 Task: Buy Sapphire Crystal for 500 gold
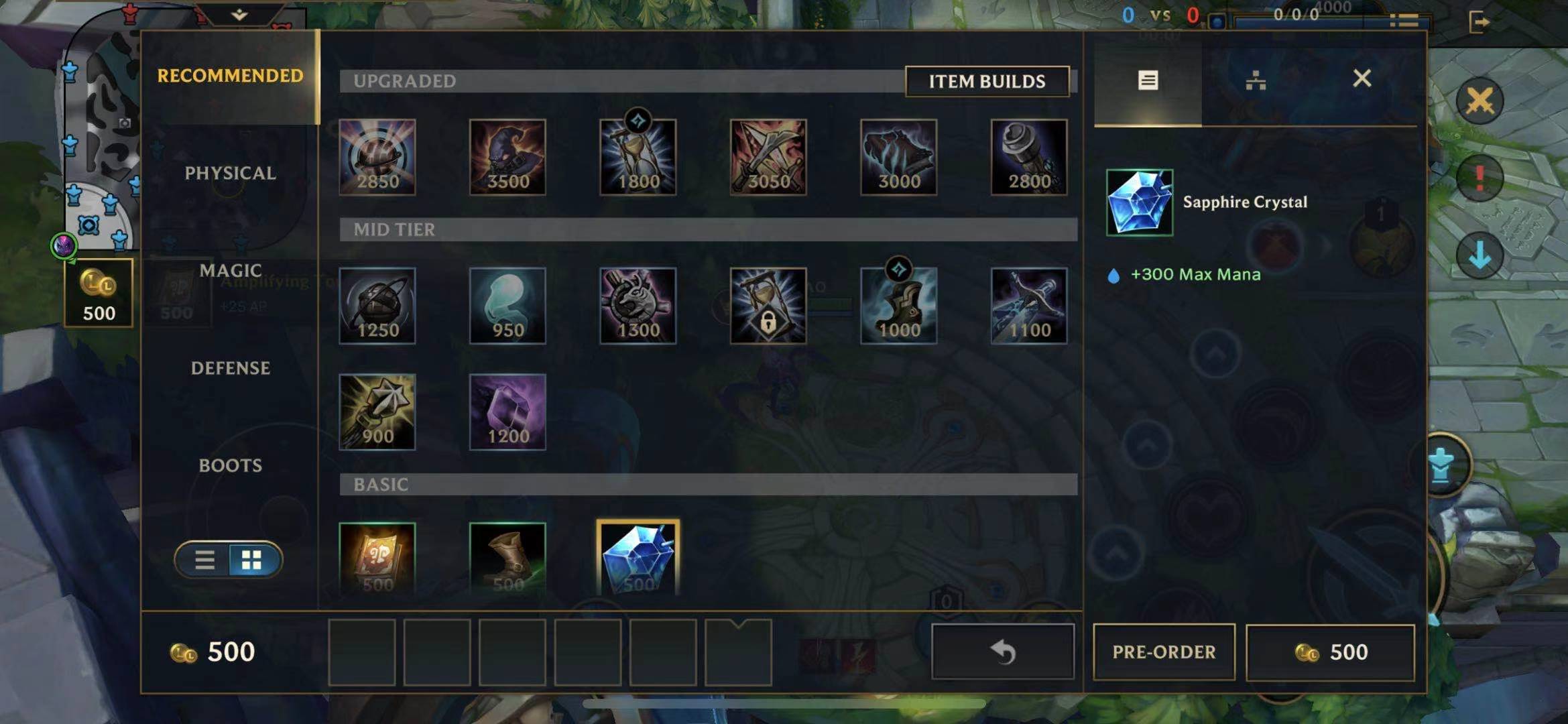click(1330, 652)
